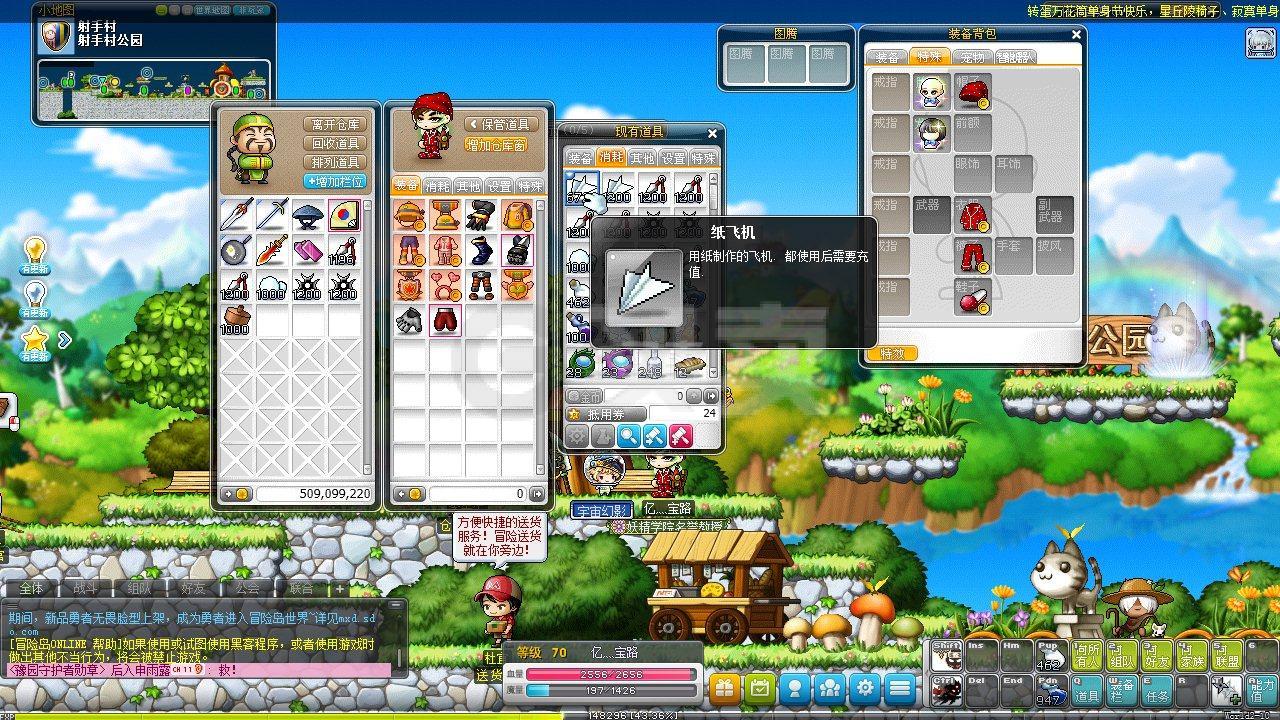The height and width of the screenshot is (720, 1280).
Task: Click the blue 增加栏位 add slots button
Action: 335,181
